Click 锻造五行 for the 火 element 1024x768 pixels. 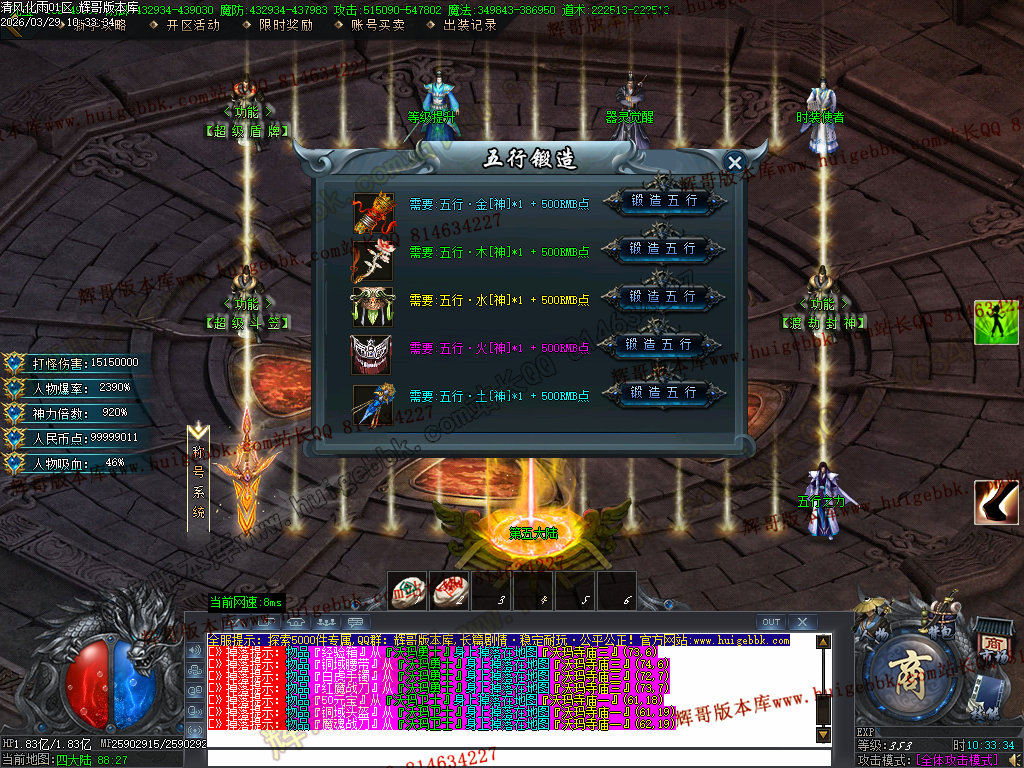[x=660, y=344]
